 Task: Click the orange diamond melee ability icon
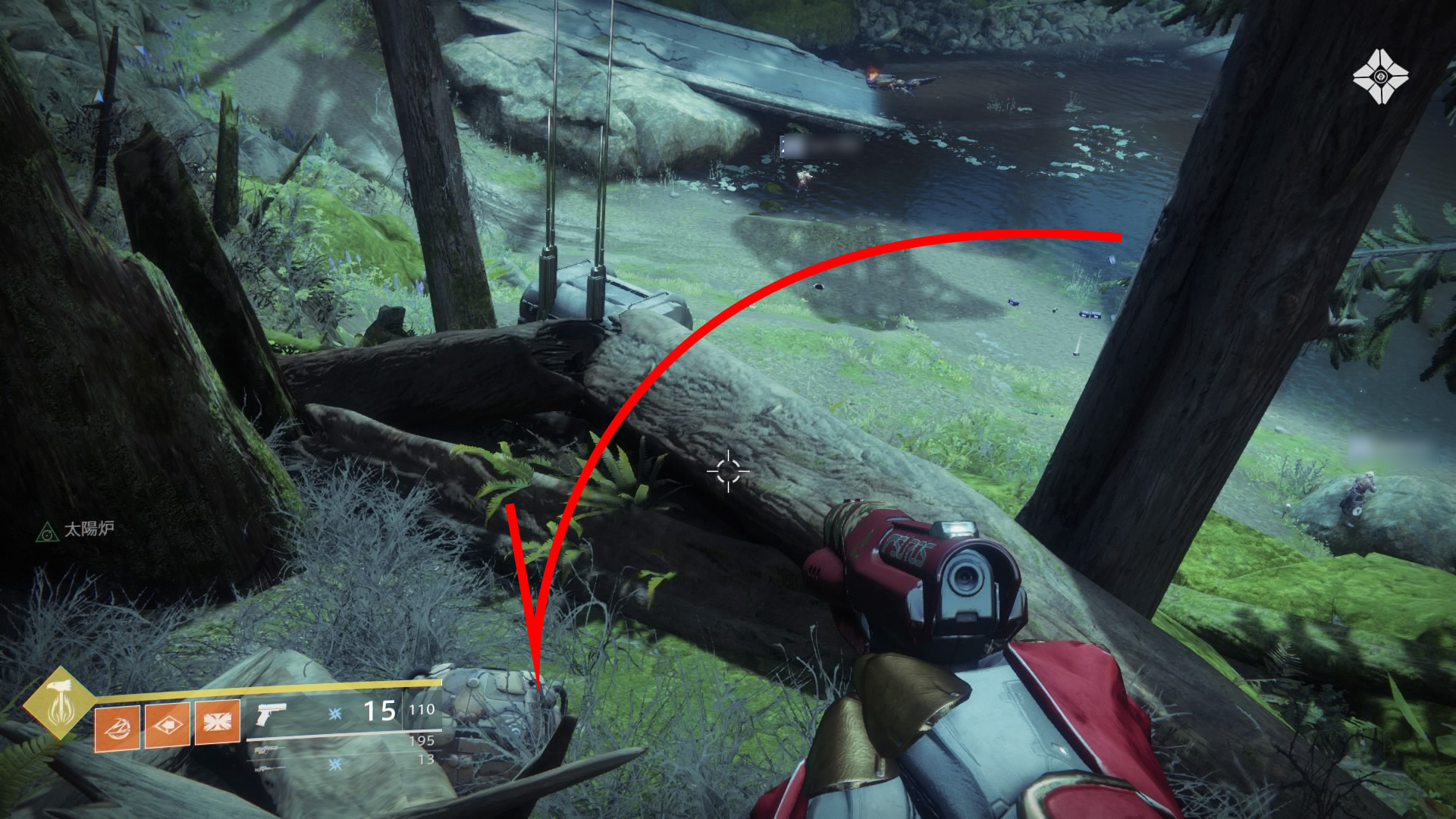(167, 724)
